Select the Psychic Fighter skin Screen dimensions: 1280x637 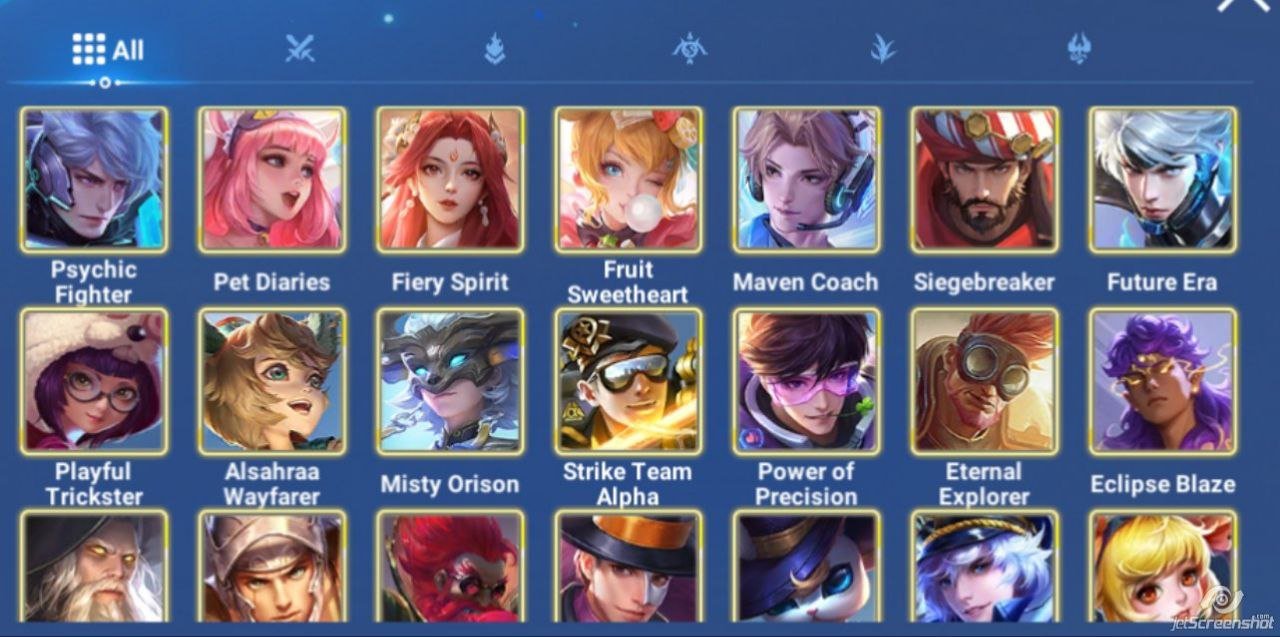[x=94, y=180]
